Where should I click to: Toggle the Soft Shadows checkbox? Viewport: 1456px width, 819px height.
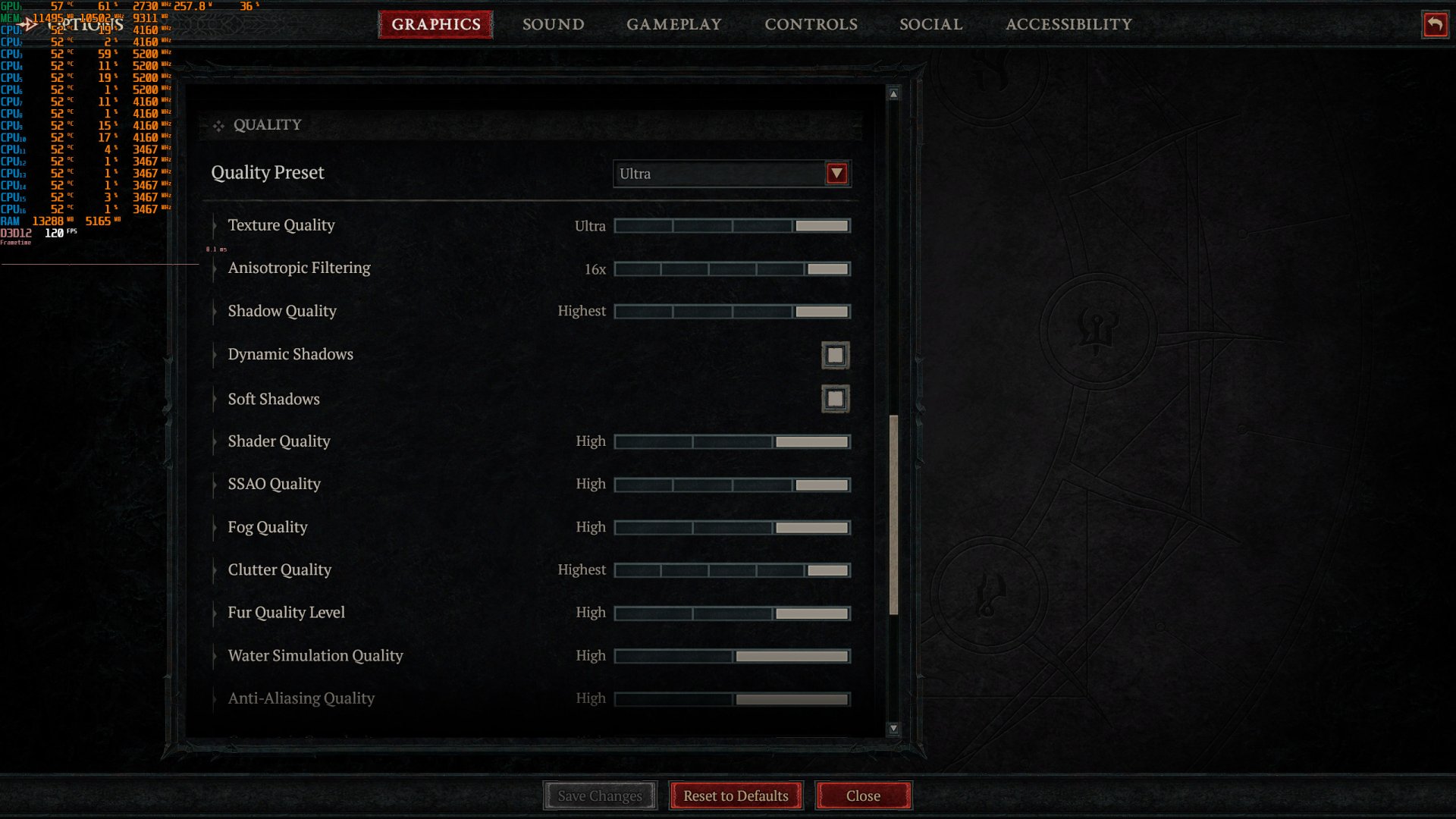click(x=835, y=398)
